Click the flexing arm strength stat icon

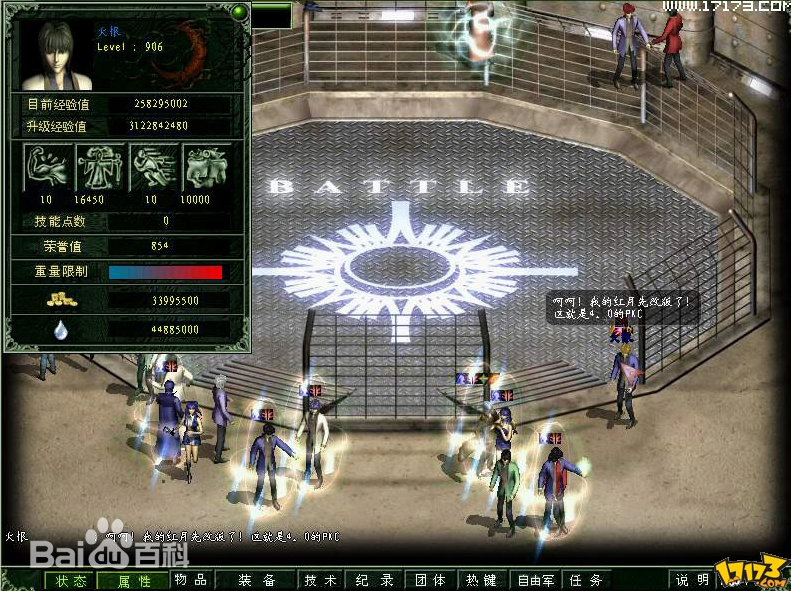[x=49, y=166]
